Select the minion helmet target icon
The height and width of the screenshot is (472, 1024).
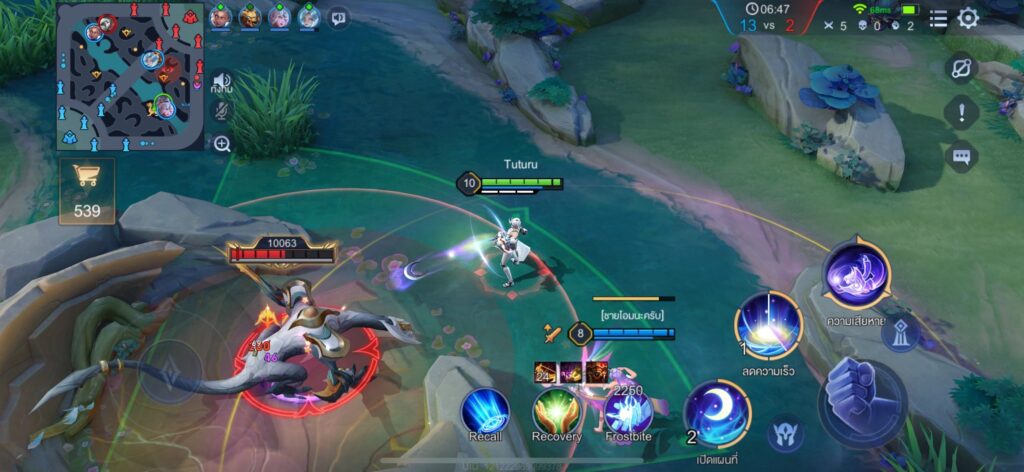tap(786, 432)
